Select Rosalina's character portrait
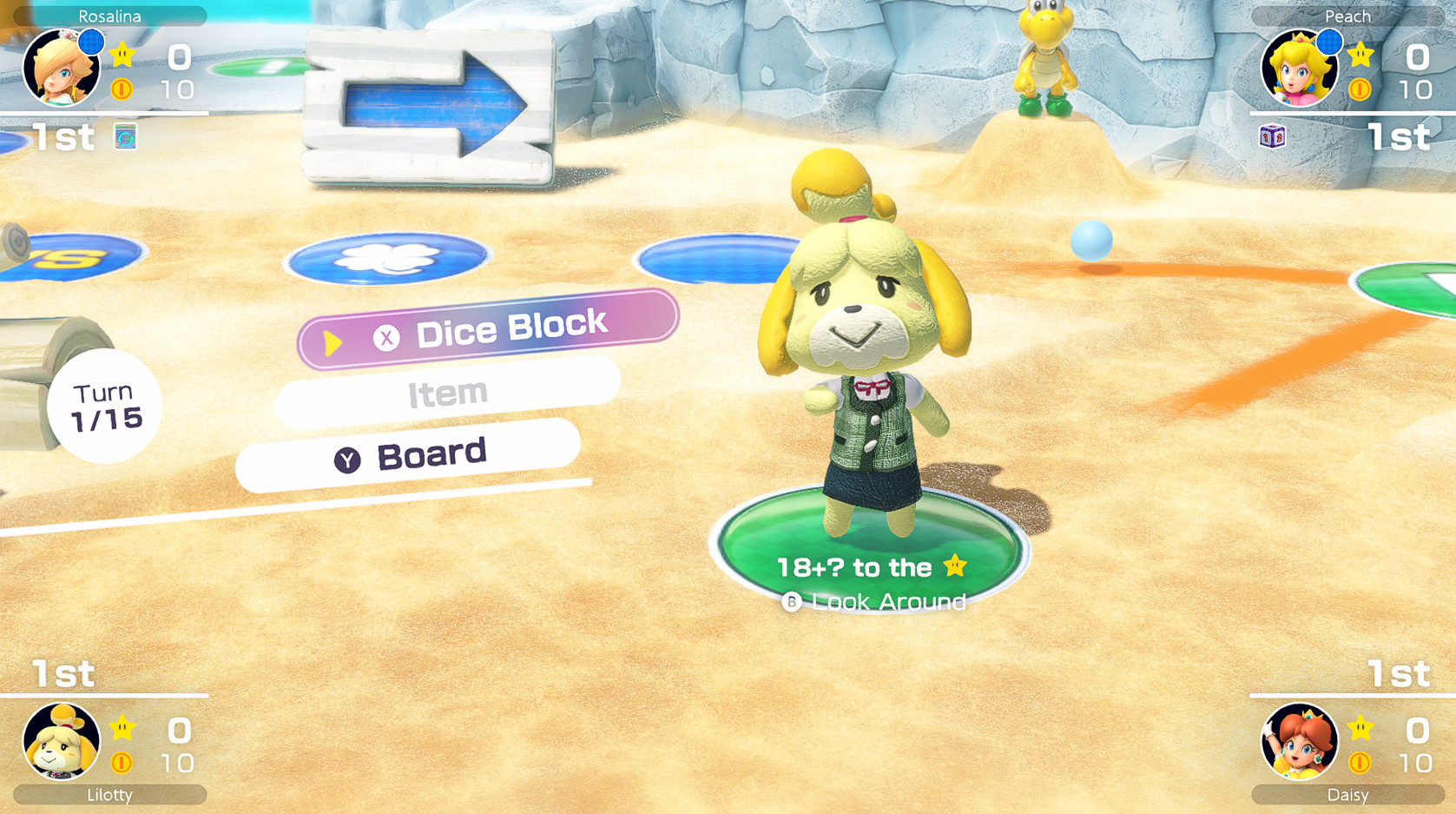This screenshot has height=814, width=1456. click(x=62, y=68)
